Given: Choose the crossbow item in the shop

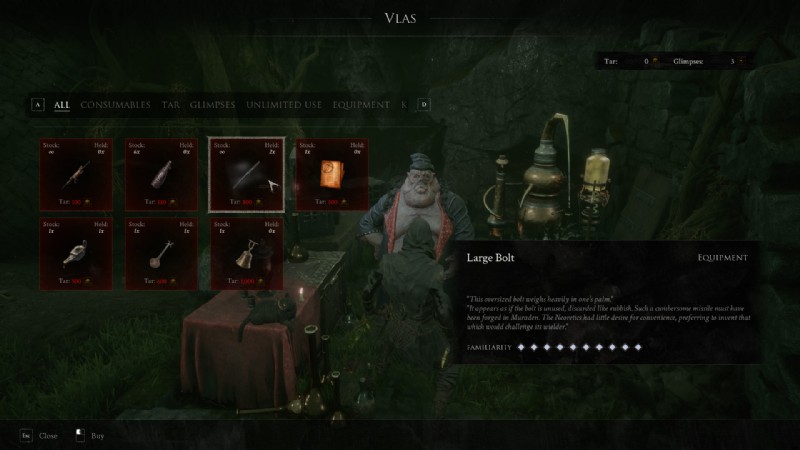Looking at the screenshot, I should [76, 175].
